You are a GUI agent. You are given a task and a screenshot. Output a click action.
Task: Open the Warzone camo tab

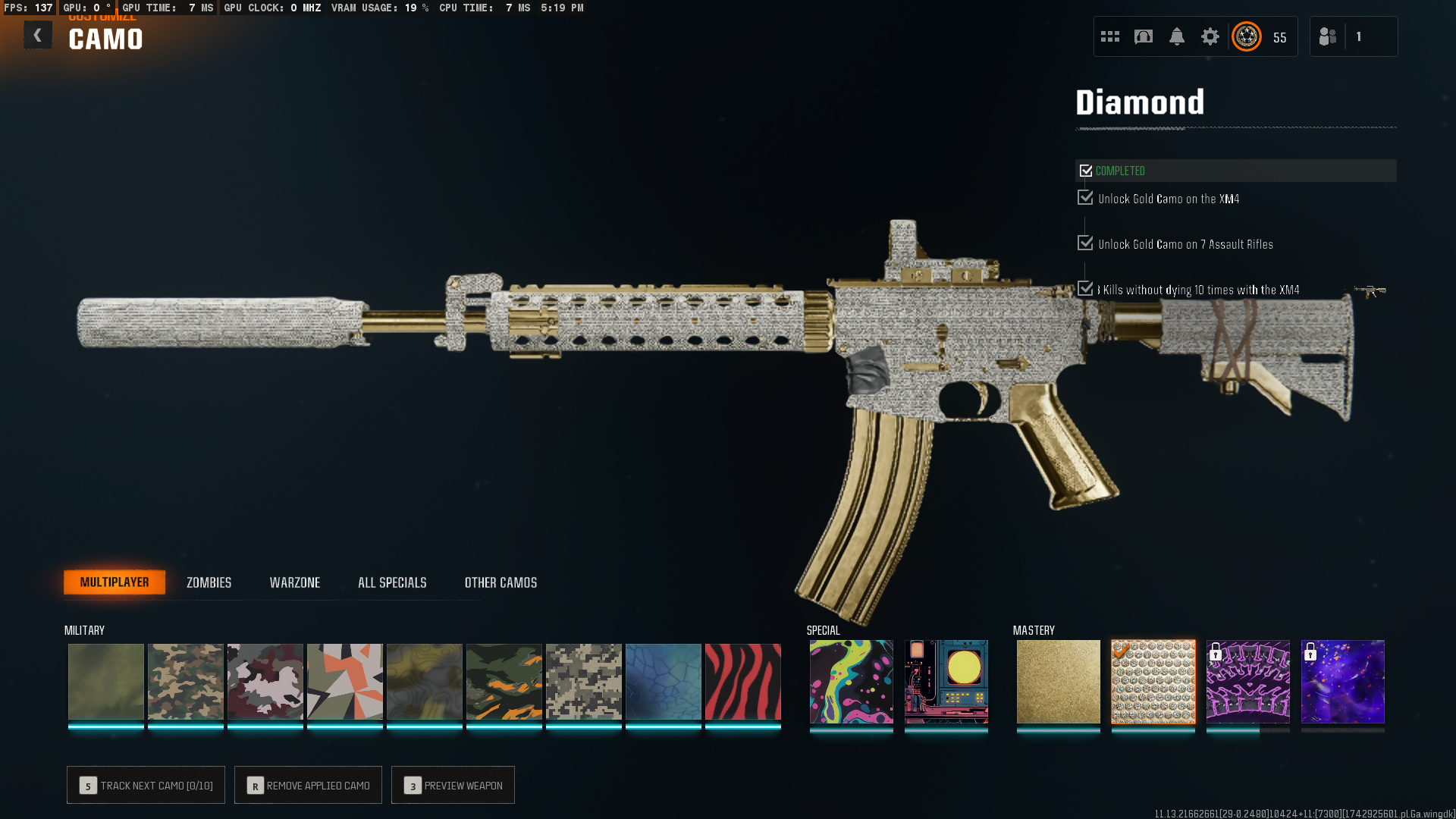295,582
